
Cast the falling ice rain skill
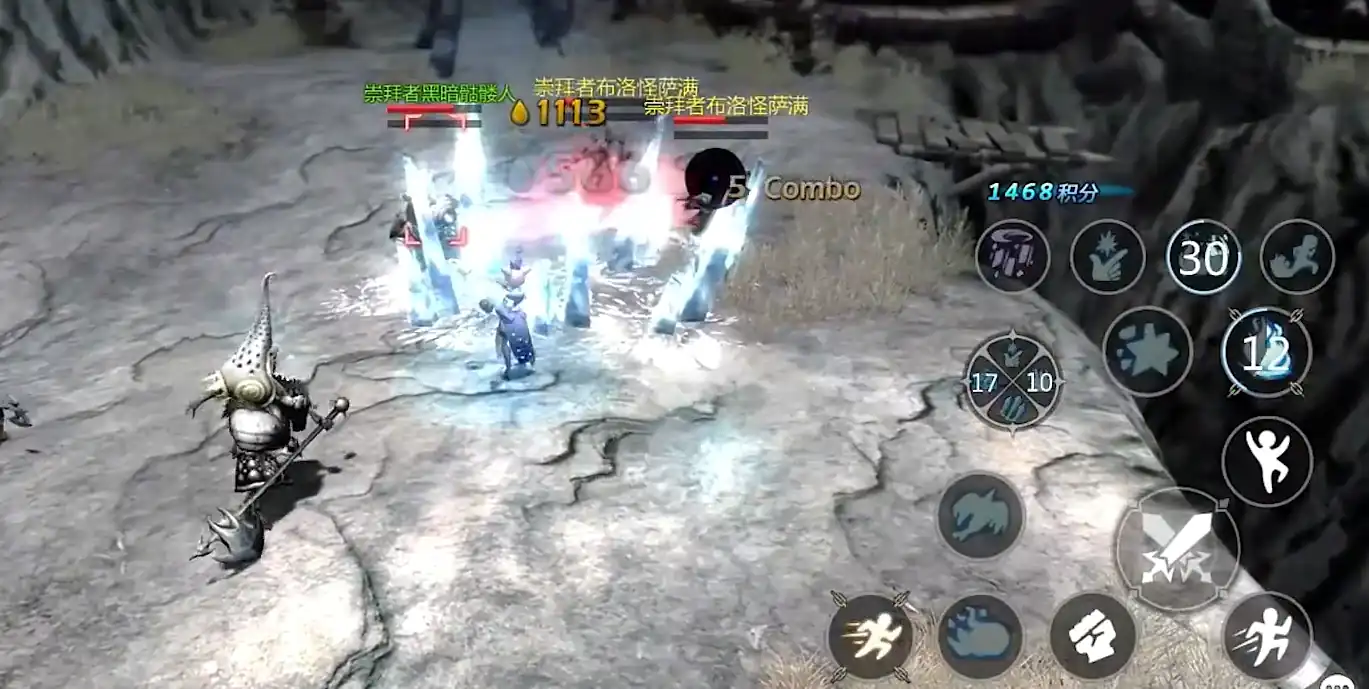click(x=1013, y=257)
